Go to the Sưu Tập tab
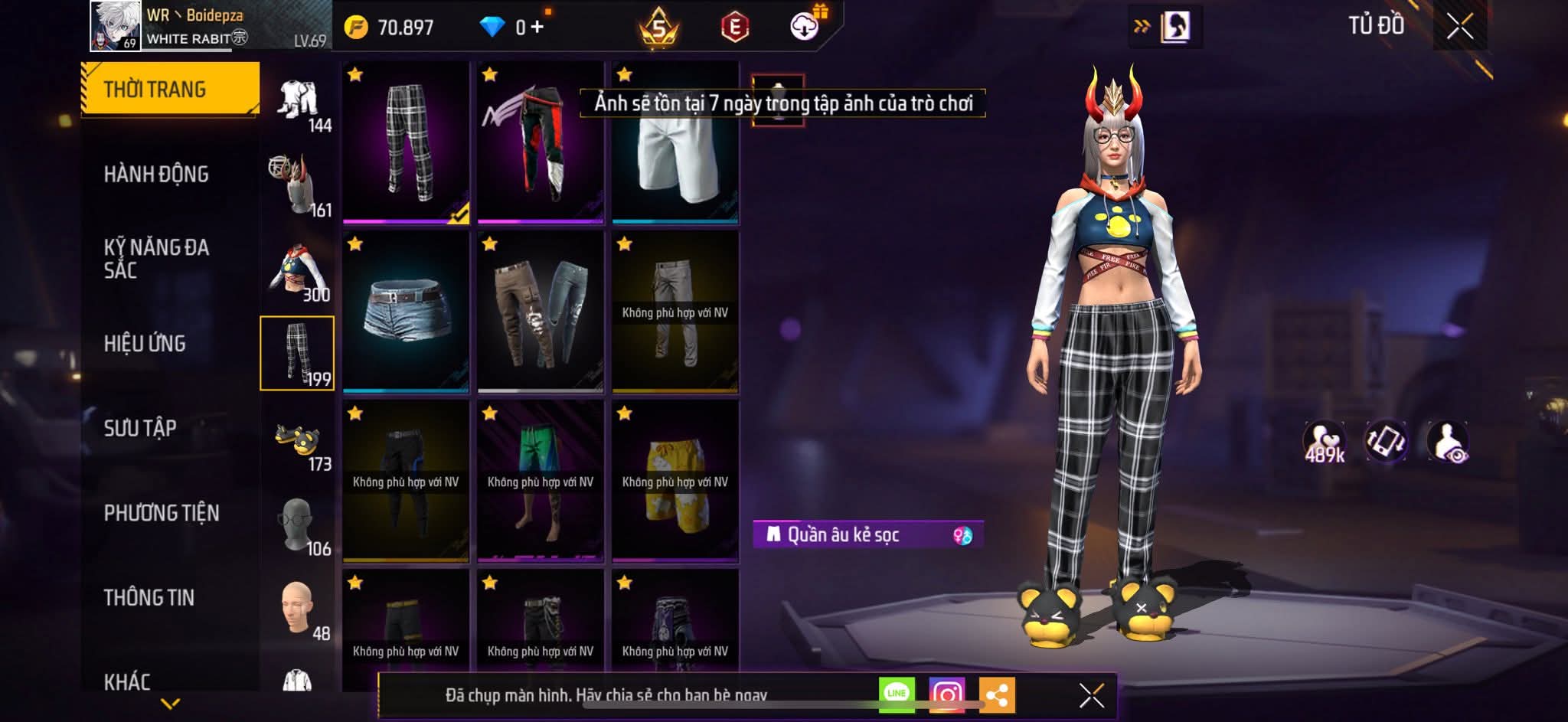 (140, 428)
